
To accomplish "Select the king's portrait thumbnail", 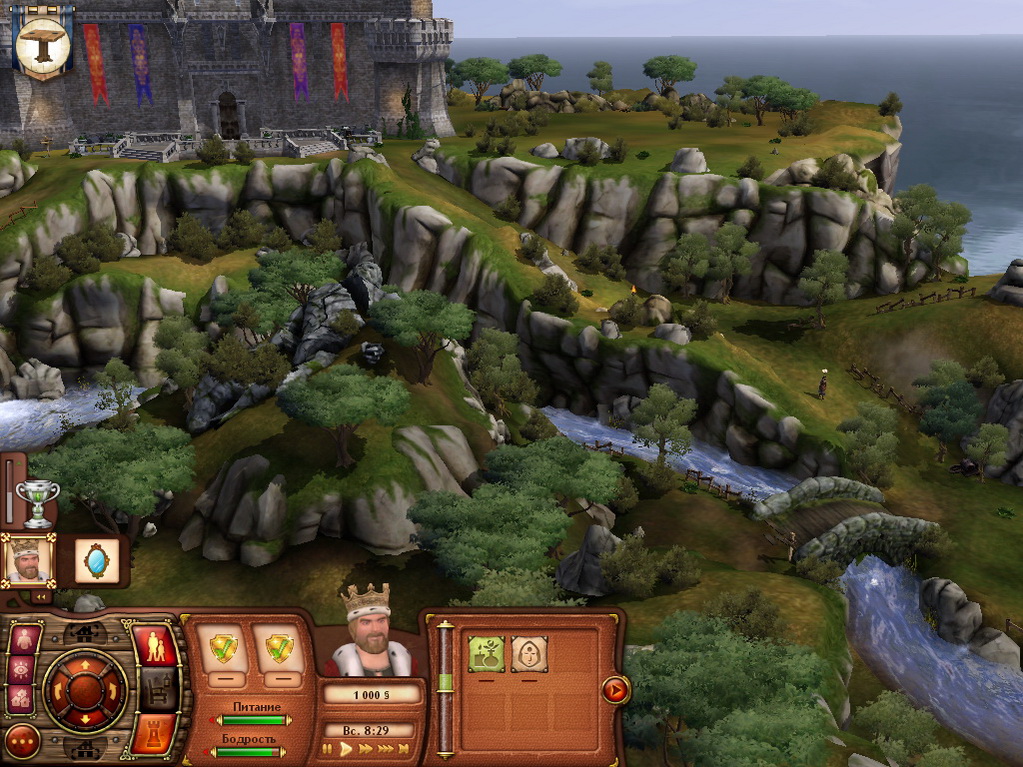I will click(28, 560).
